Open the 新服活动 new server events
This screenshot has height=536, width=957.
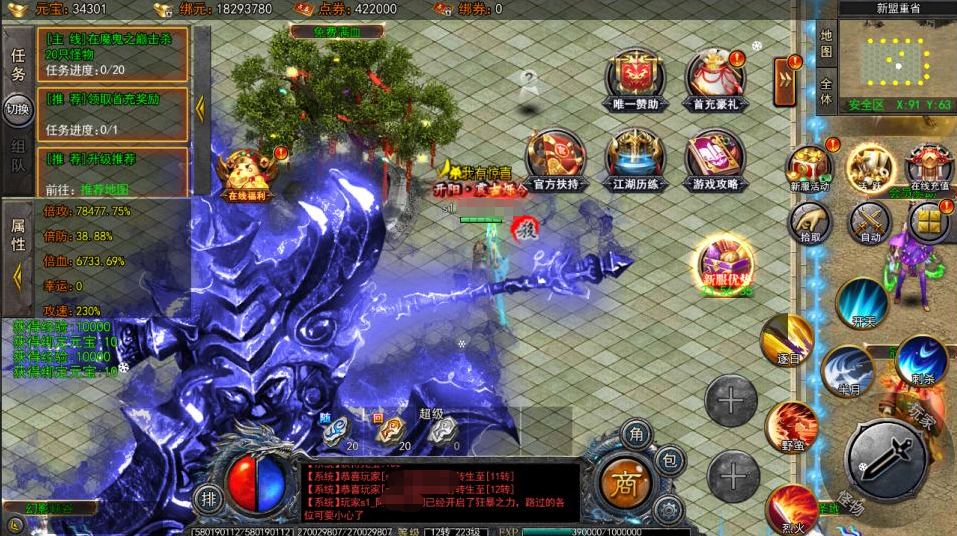coord(808,168)
